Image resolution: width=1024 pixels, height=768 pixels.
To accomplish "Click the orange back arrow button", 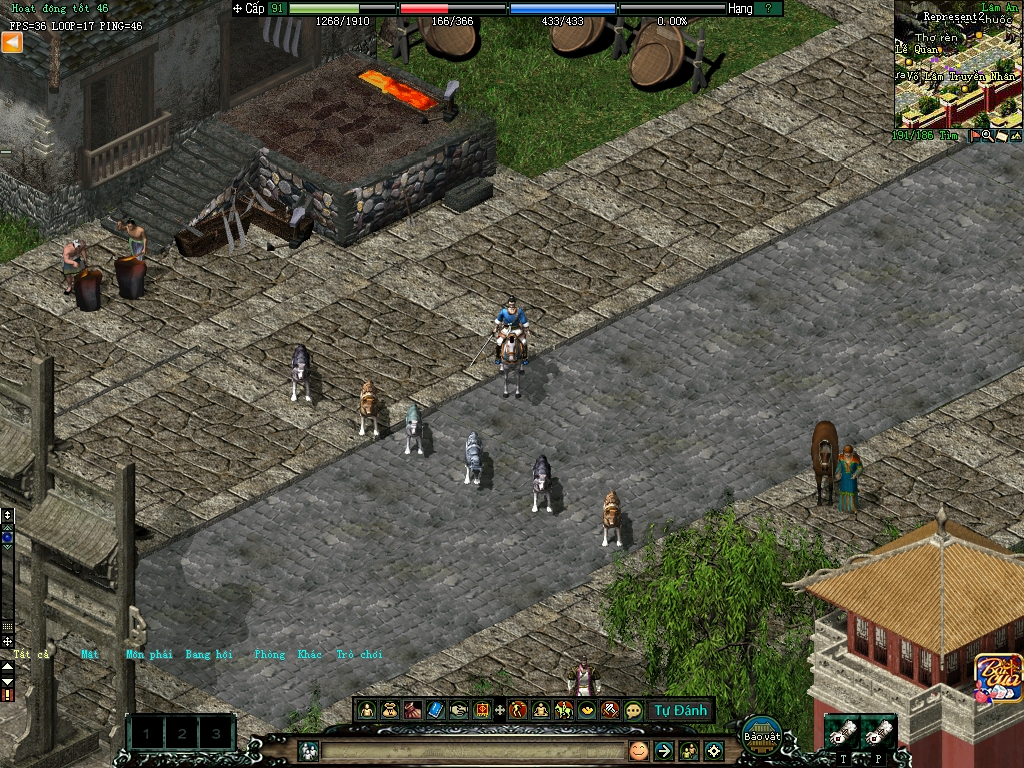I will coord(12,42).
